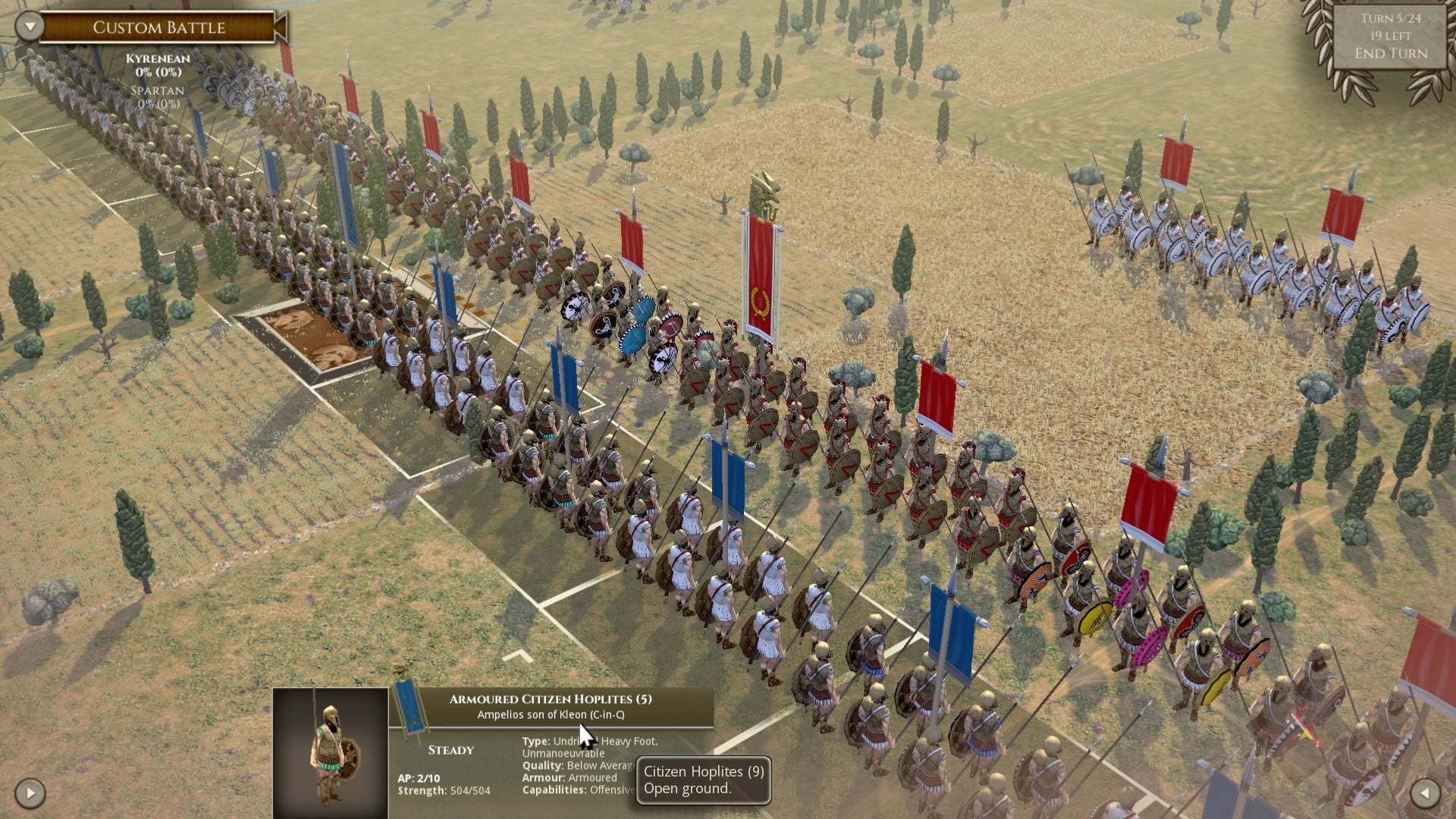This screenshot has height=819, width=1456.
Task: Collapse the Custom Battle banner using its down arrow
Action: click(x=28, y=27)
